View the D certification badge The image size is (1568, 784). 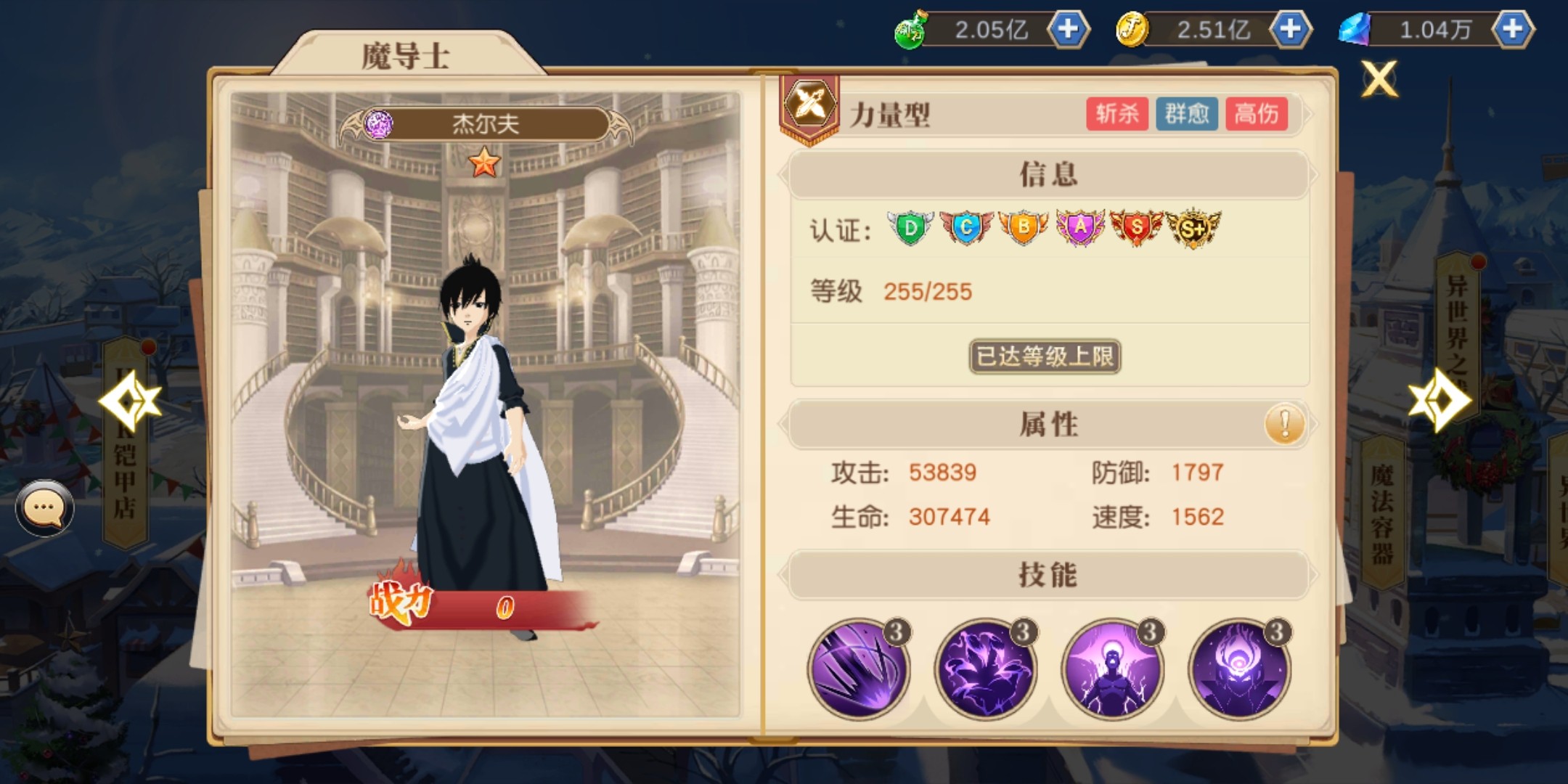click(910, 229)
